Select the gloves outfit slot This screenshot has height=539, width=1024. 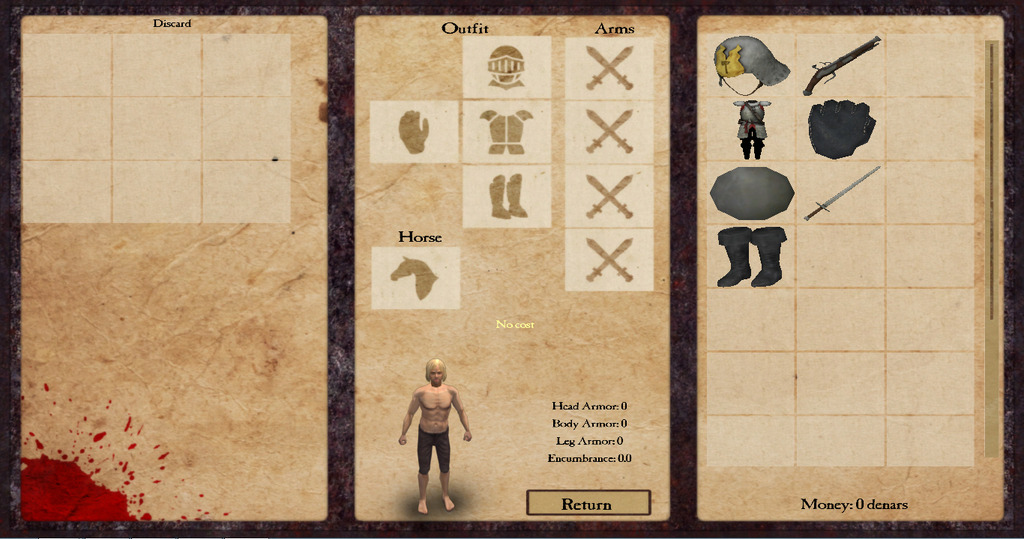pos(414,131)
